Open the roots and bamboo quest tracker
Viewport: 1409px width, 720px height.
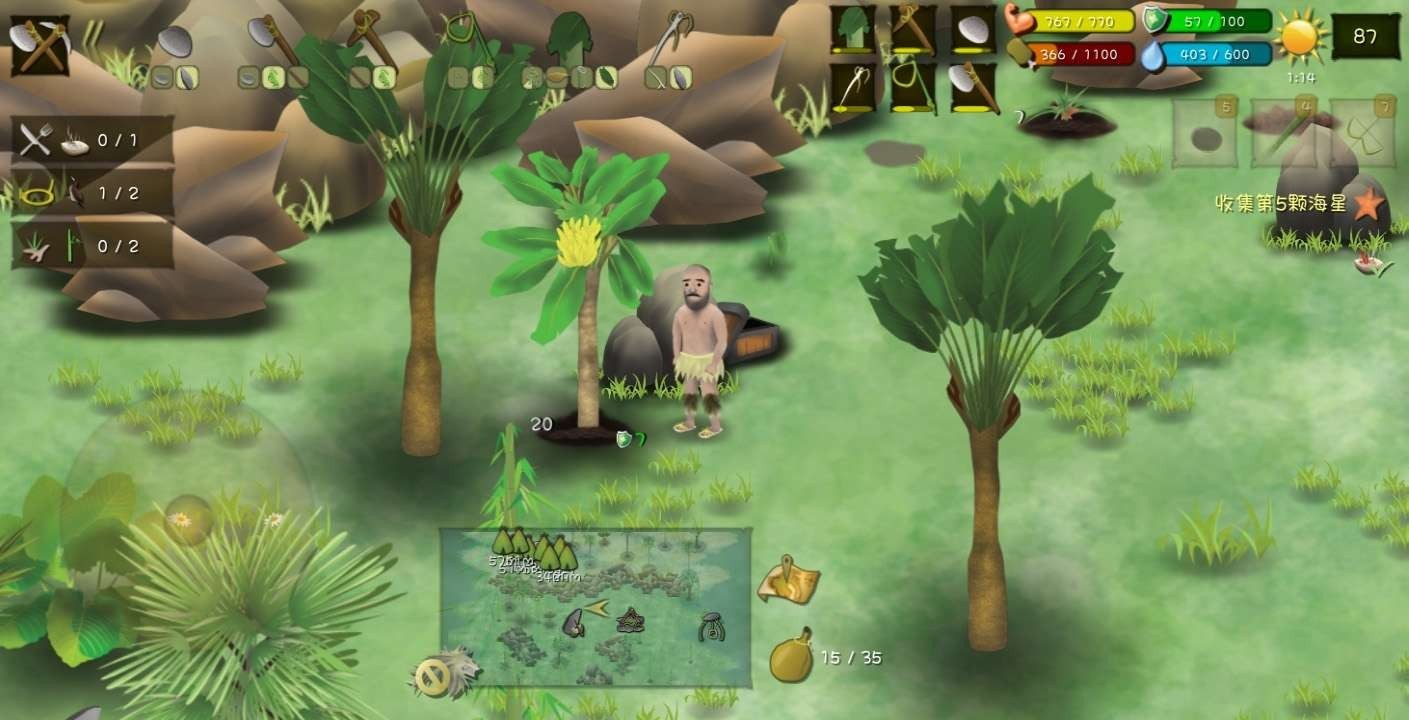[92, 246]
